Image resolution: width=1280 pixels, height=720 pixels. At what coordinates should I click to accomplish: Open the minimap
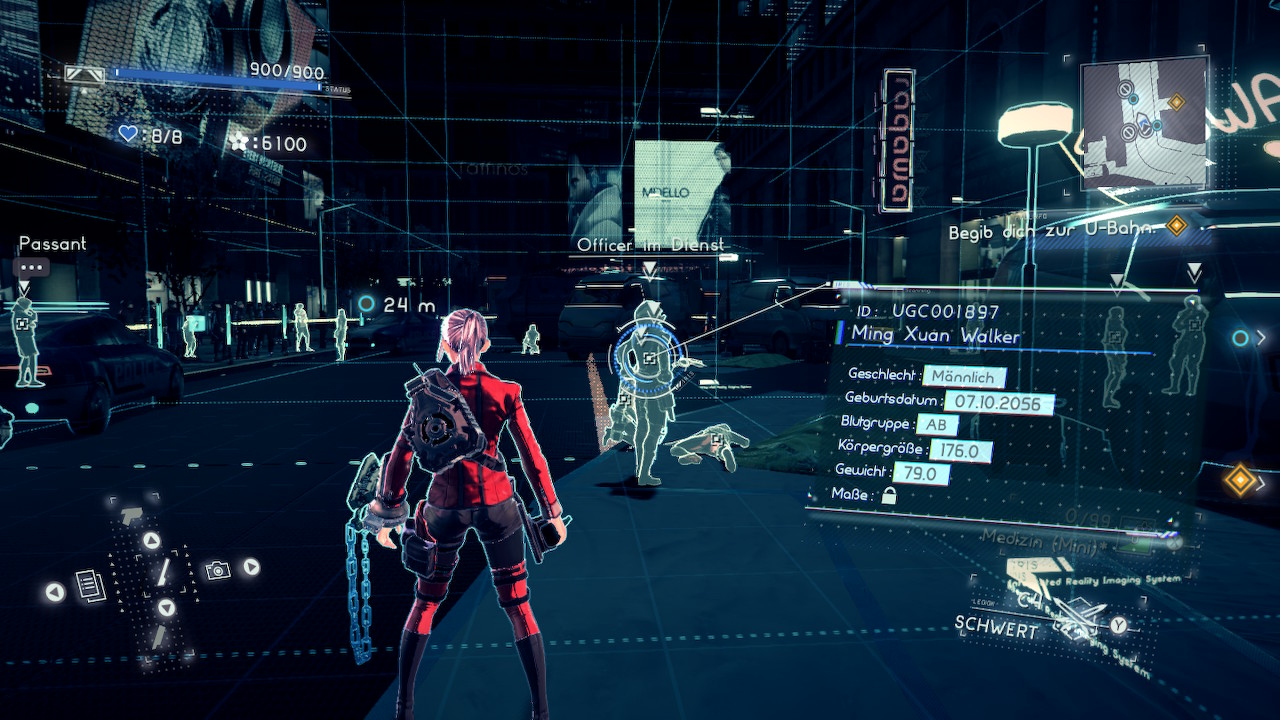[x=1144, y=121]
